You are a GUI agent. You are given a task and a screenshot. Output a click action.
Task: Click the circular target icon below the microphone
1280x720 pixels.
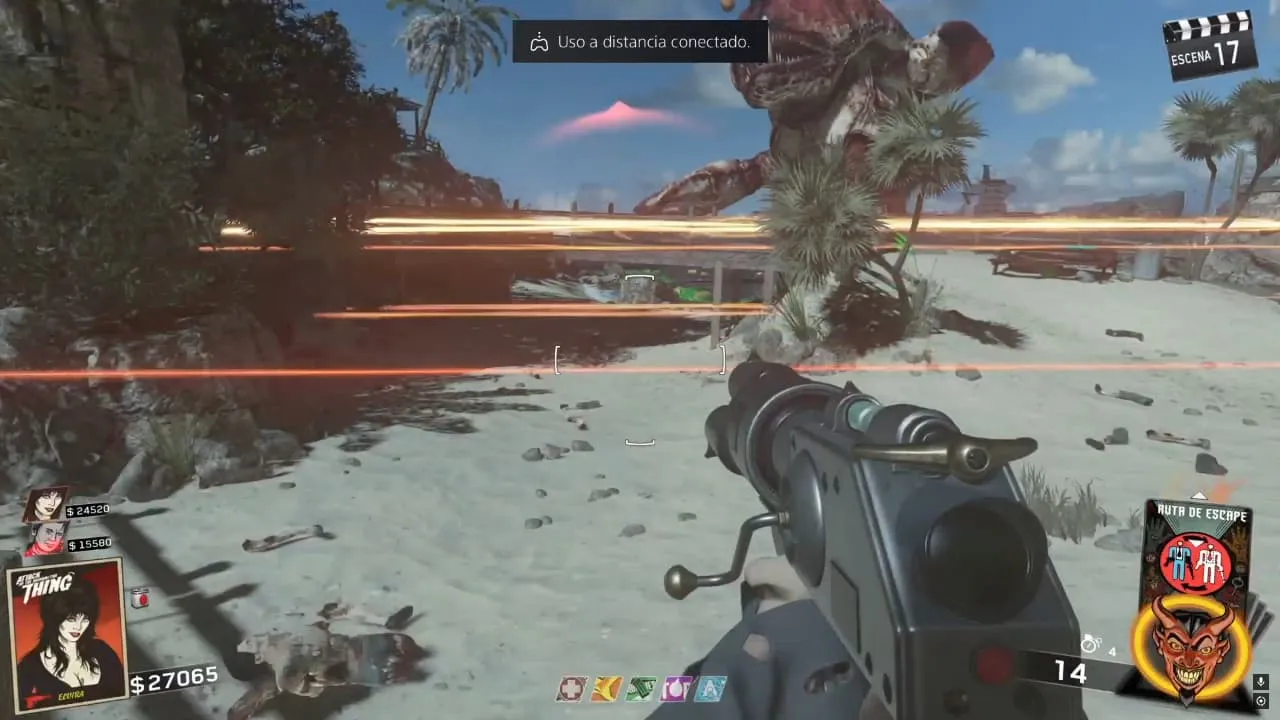[x=1261, y=702]
